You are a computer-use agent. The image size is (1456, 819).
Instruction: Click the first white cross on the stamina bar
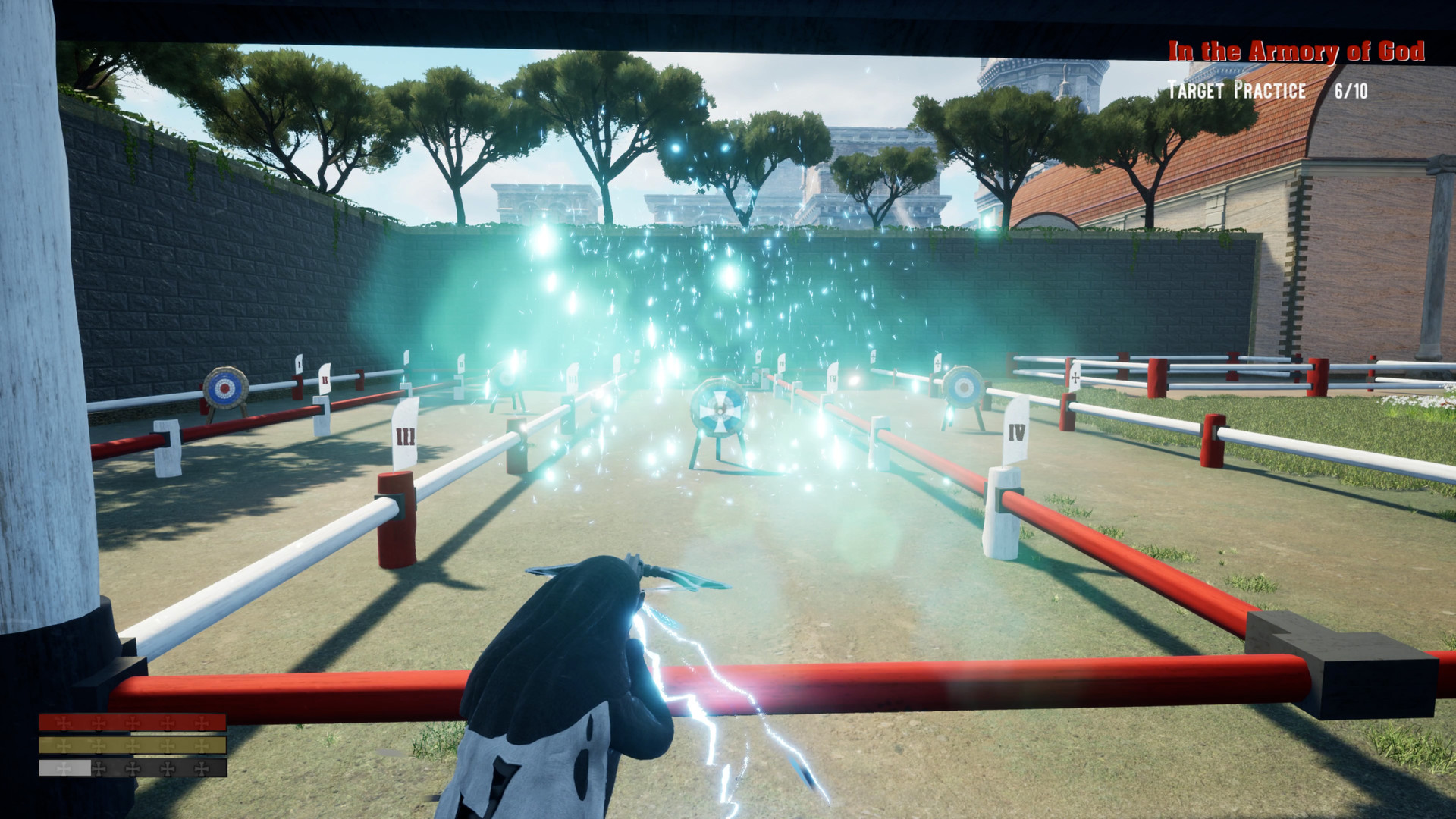pos(63,767)
